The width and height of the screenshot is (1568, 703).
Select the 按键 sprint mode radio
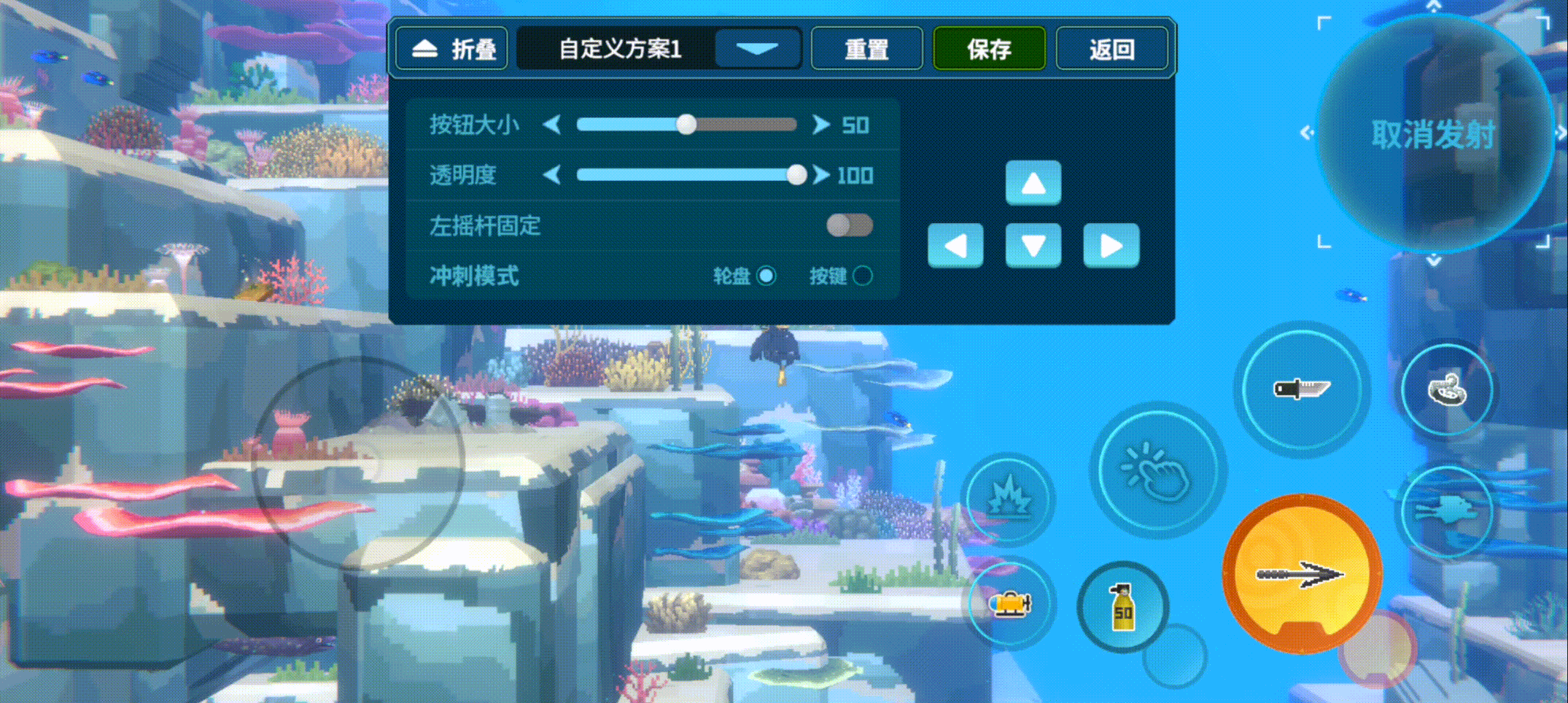861,276
